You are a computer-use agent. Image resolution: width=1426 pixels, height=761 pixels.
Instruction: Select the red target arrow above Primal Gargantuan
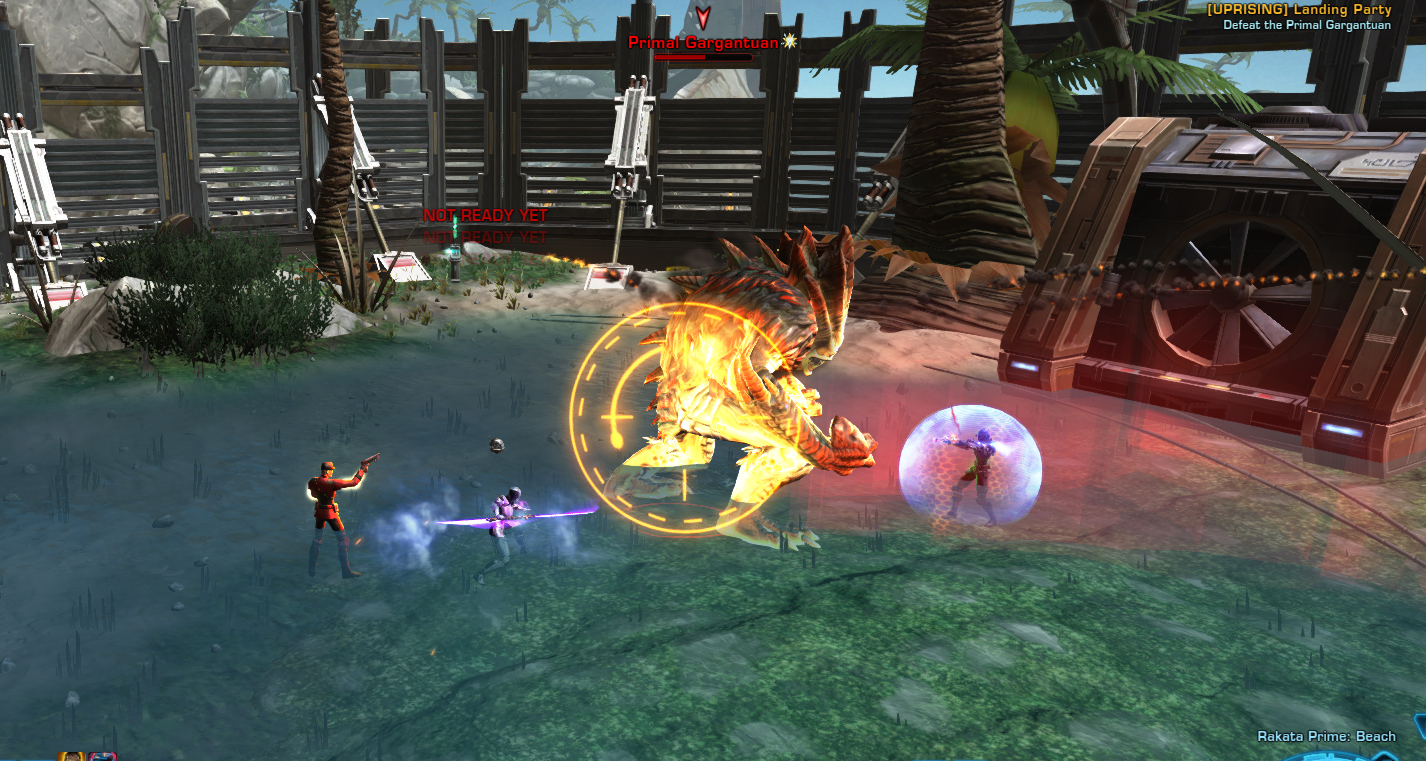tap(704, 17)
